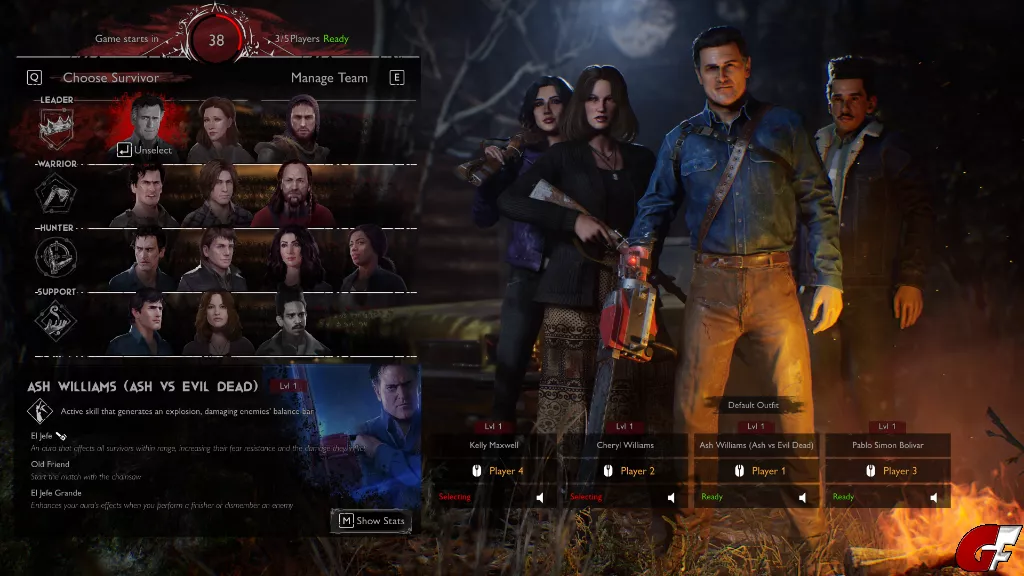The height and width of the screenshot is (576, 1024).
Task: Click the Show Stats button
Action: pyautogui.click(x=371, y=520)
